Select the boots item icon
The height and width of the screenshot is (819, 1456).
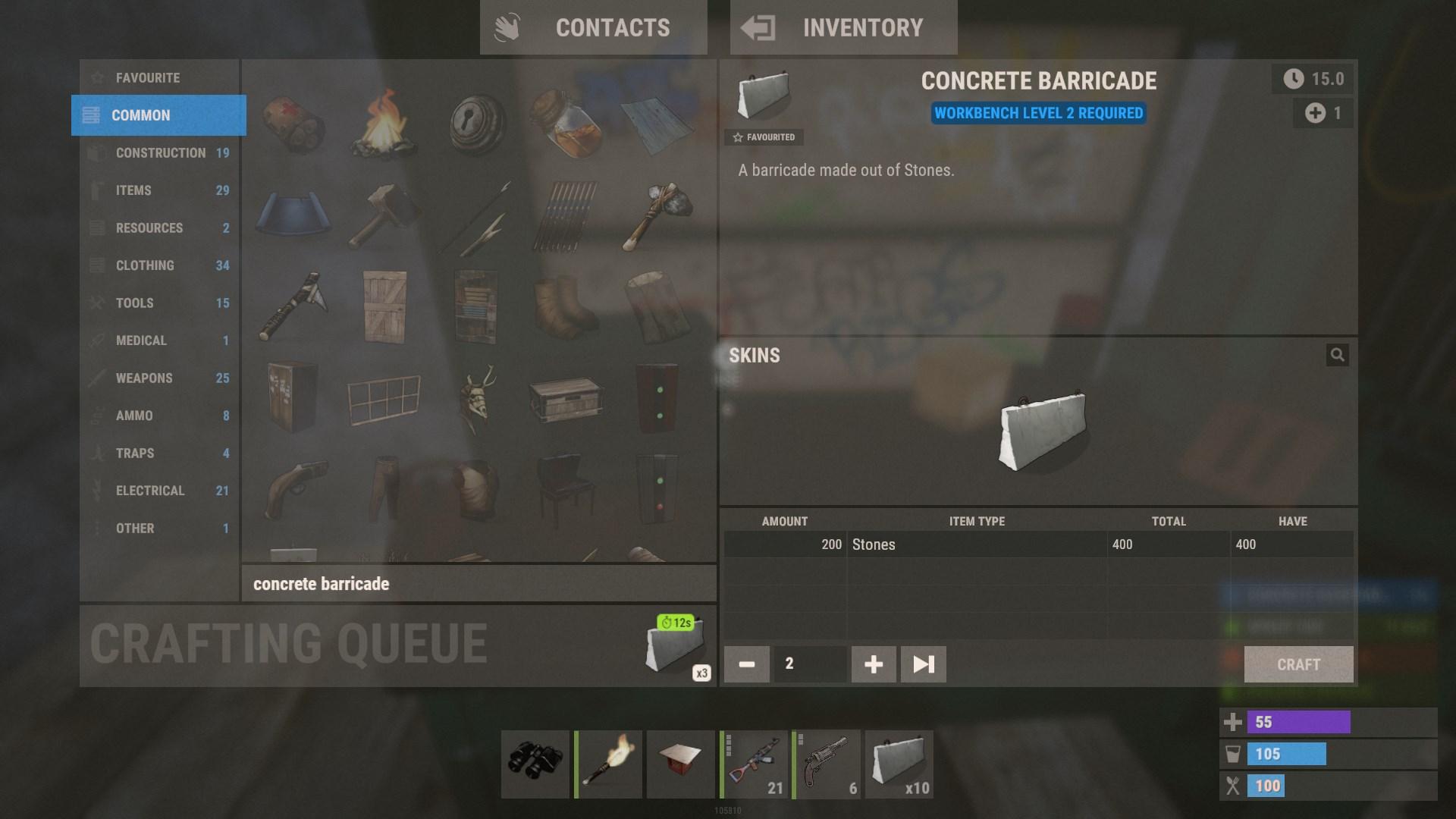pyautogui.click(x=566, y=307)
